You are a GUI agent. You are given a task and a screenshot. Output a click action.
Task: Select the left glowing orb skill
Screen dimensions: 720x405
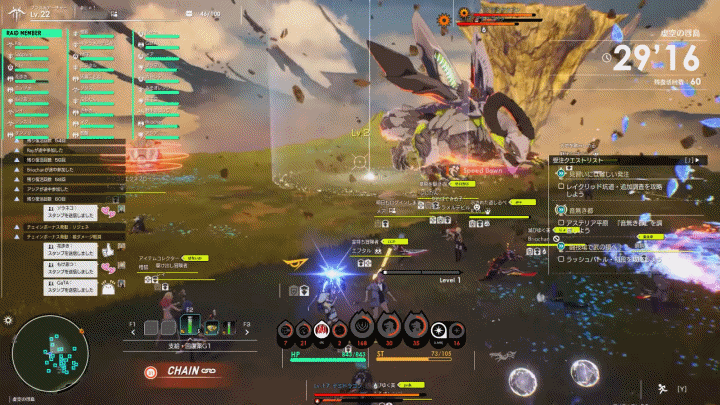coord(524,381)
